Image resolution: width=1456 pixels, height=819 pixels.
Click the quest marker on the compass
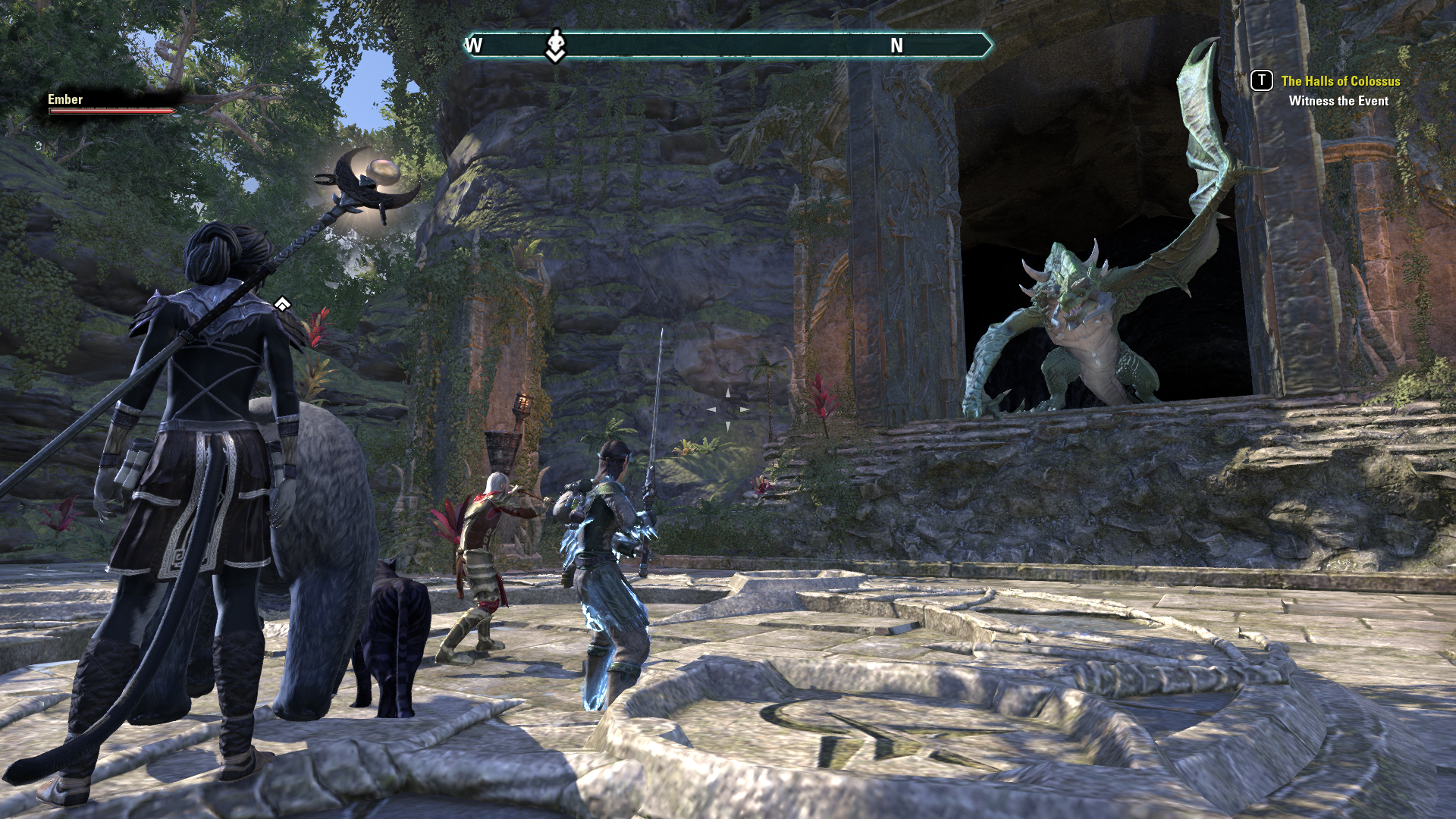click(556, 45)
